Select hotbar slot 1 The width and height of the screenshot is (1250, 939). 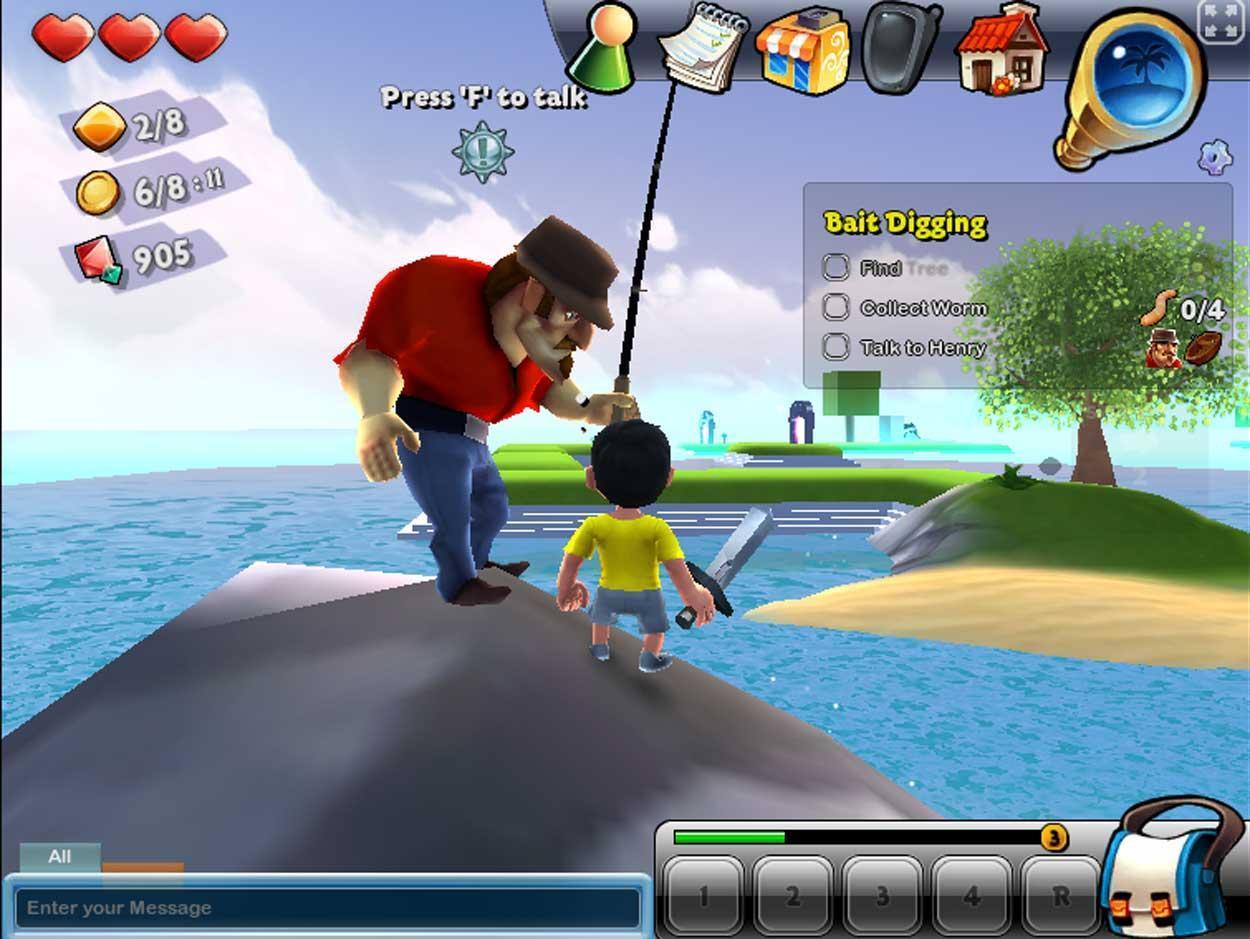[x=703, y=895]
